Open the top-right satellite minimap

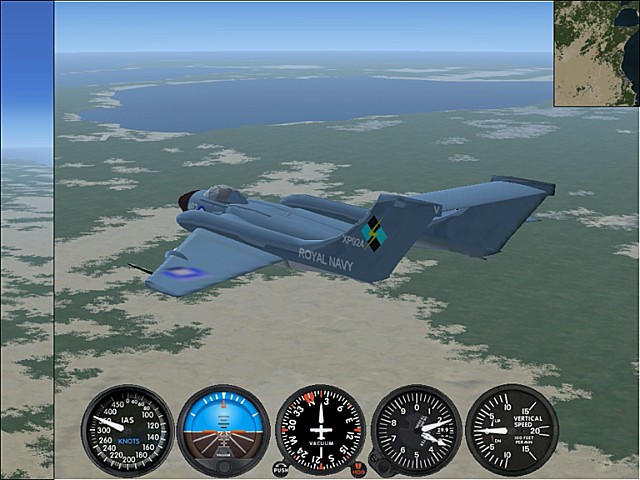pyautogui.click(x=596, y=53)
